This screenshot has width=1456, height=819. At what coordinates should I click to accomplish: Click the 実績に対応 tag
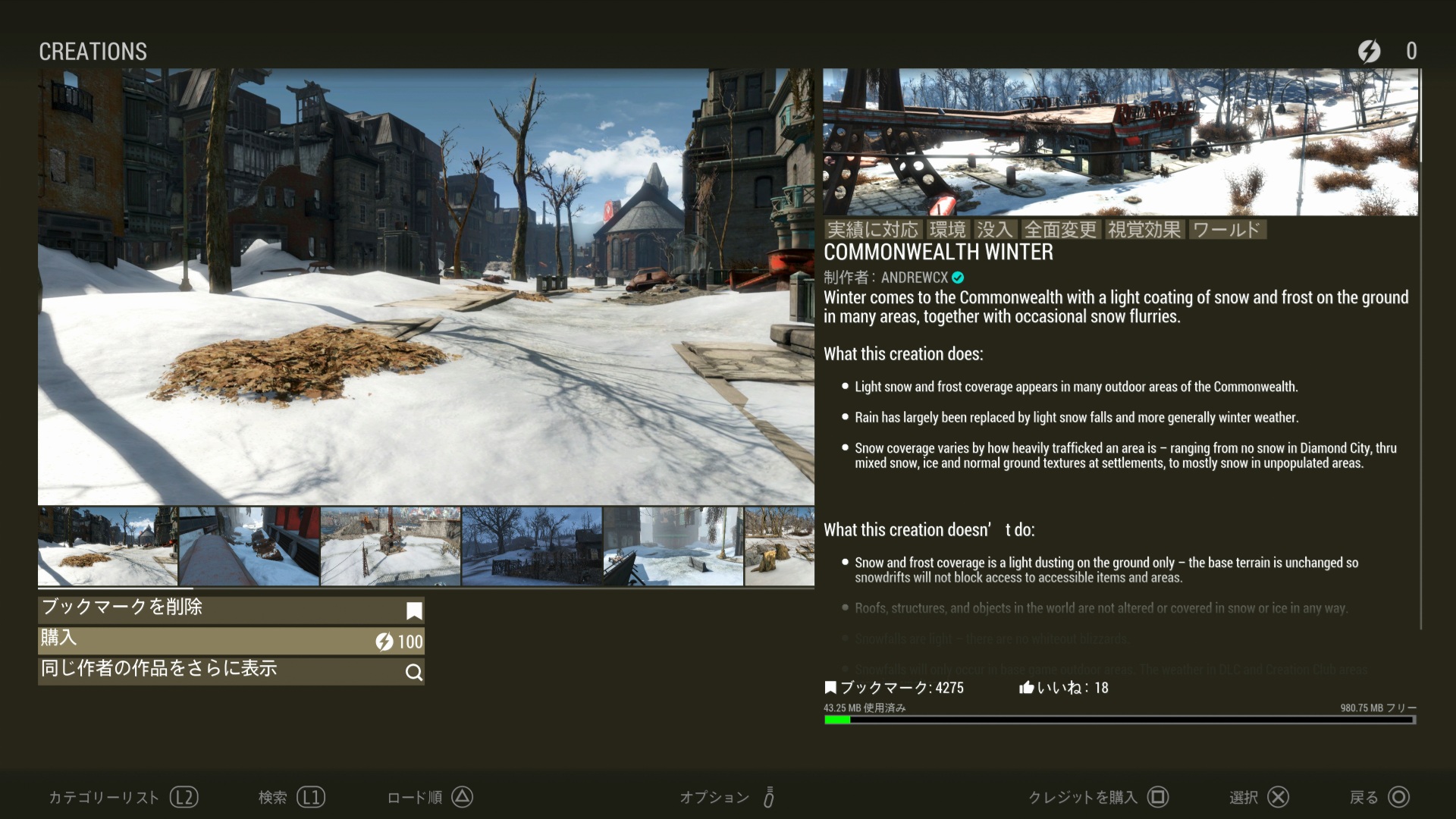point(872,230)
